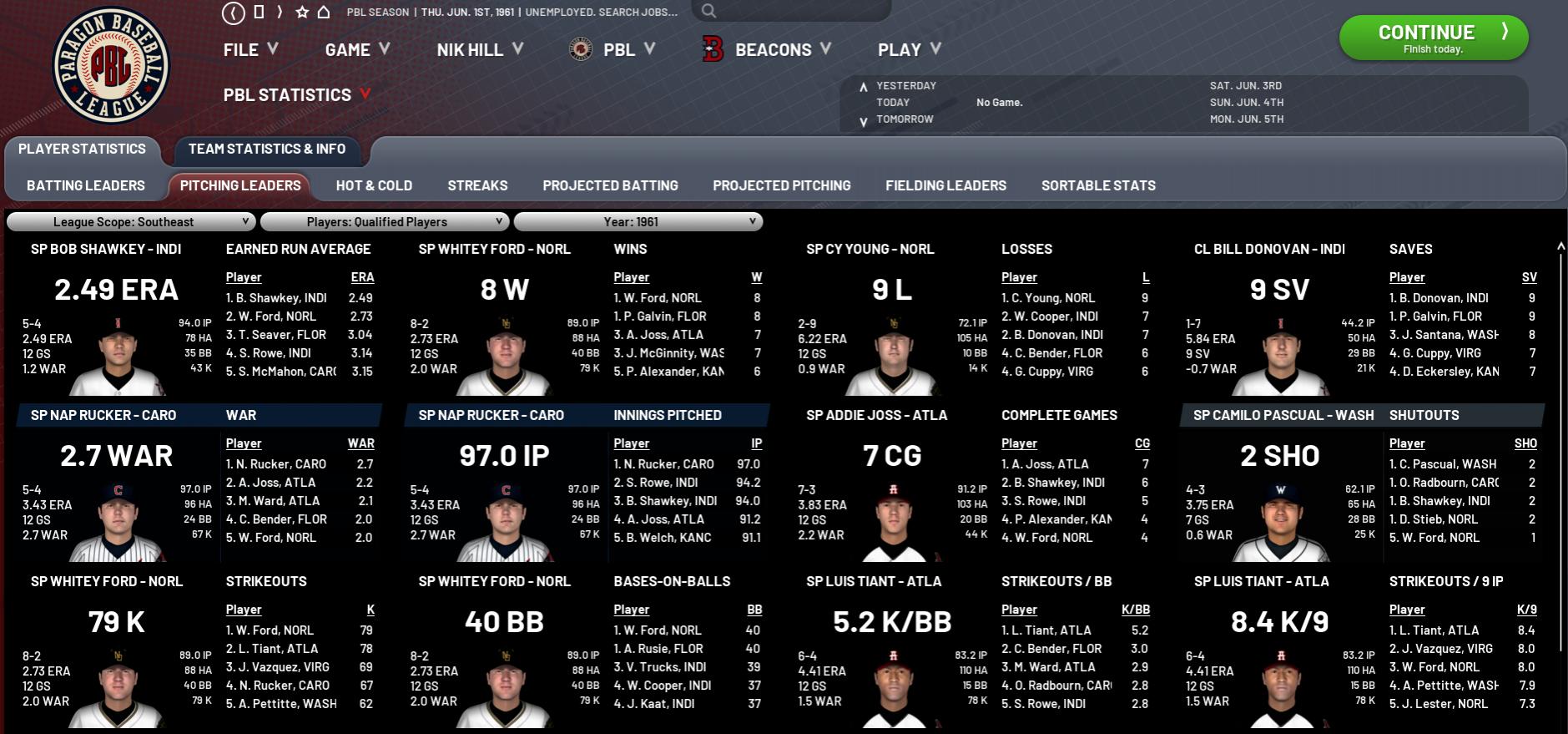This screenshot has width=1568, height=734.
Task: View the Projected Pitching tab
Action: (x=781, y=185)
